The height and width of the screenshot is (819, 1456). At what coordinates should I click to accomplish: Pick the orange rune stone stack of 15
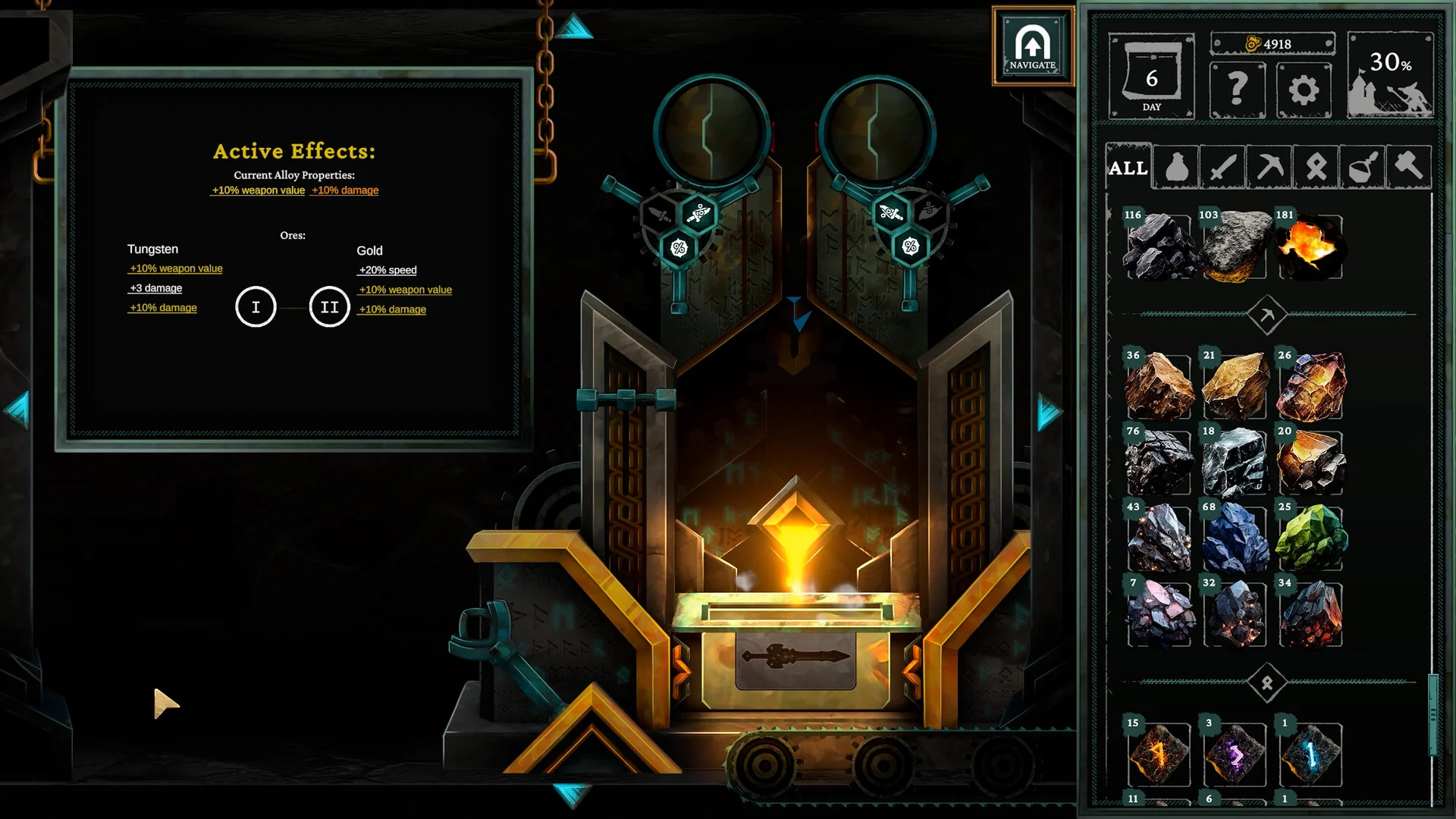tap(1158, 755)
